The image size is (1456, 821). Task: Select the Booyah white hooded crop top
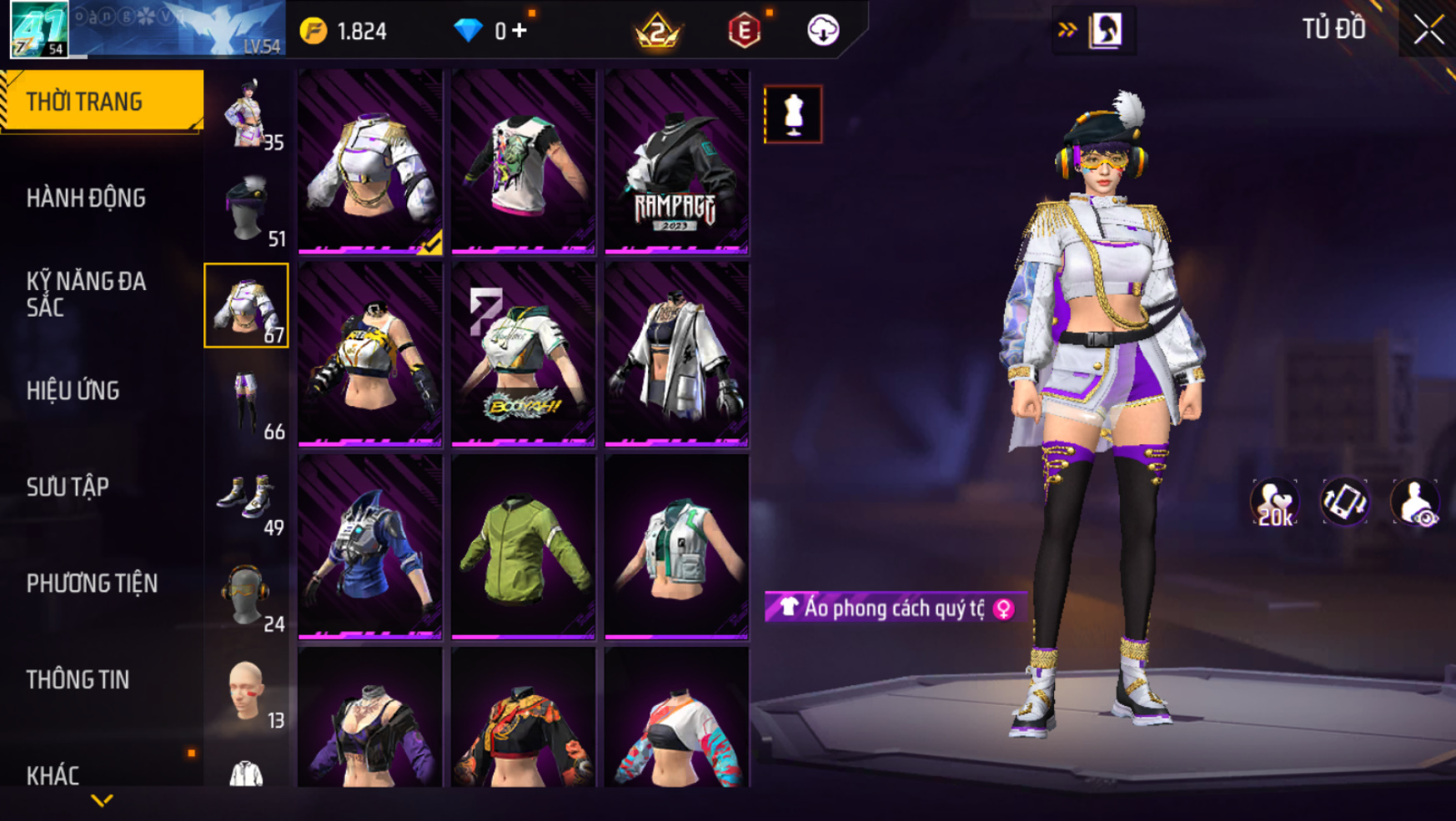pos(523,354)
